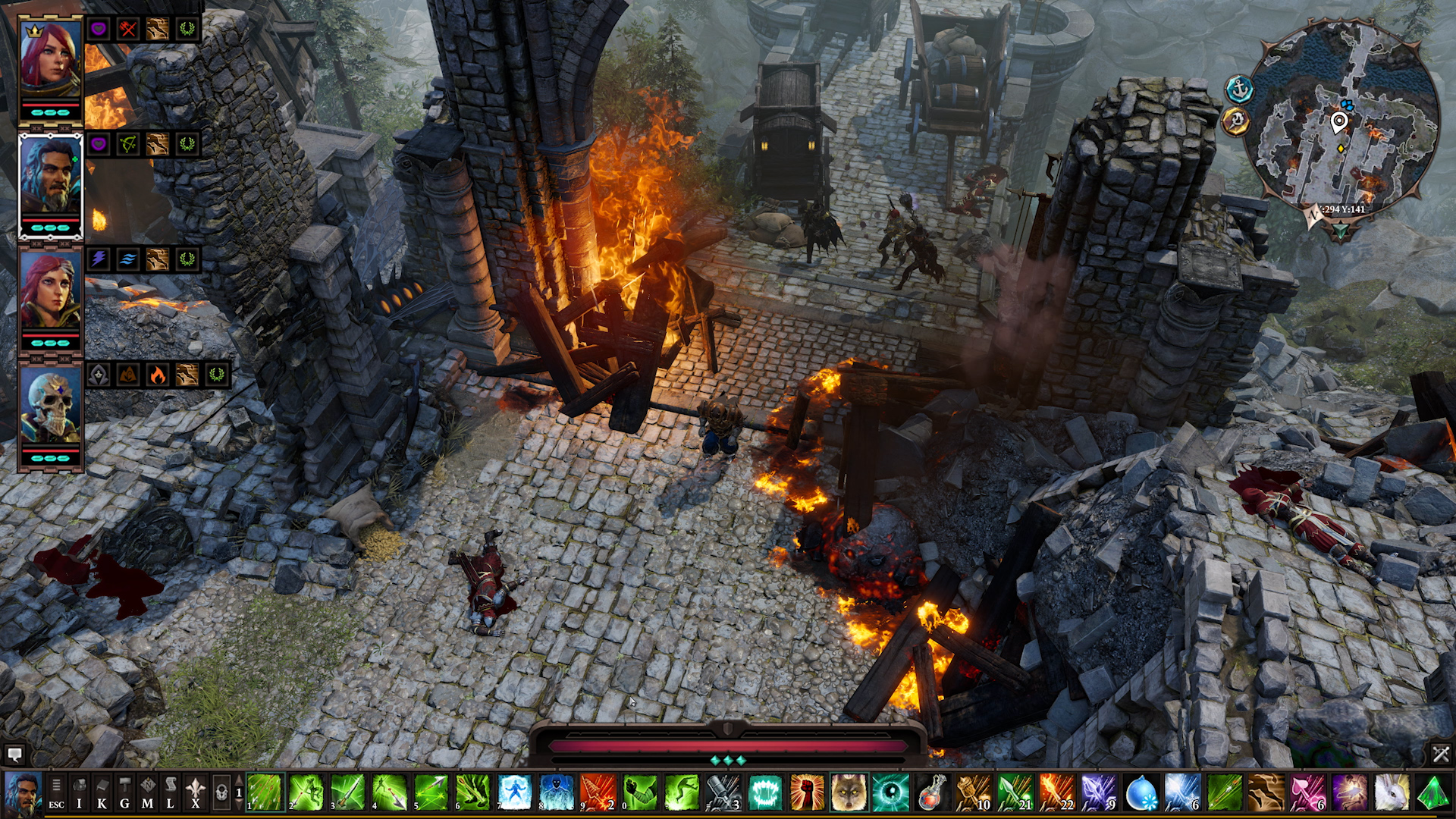Activate the red raised fist skill
Image resolution: width=1456 pixels, height=819 pixels.
pyautogui.click(x=807, y=792)
